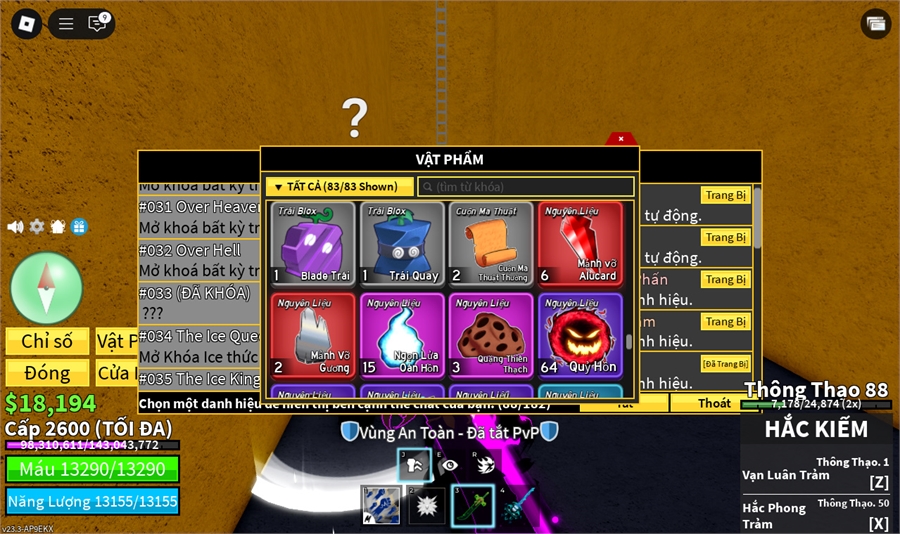The width and height of the screenshot is (900, 534).
Task: Focus the item keyword search box
Action: pos(526,187)
